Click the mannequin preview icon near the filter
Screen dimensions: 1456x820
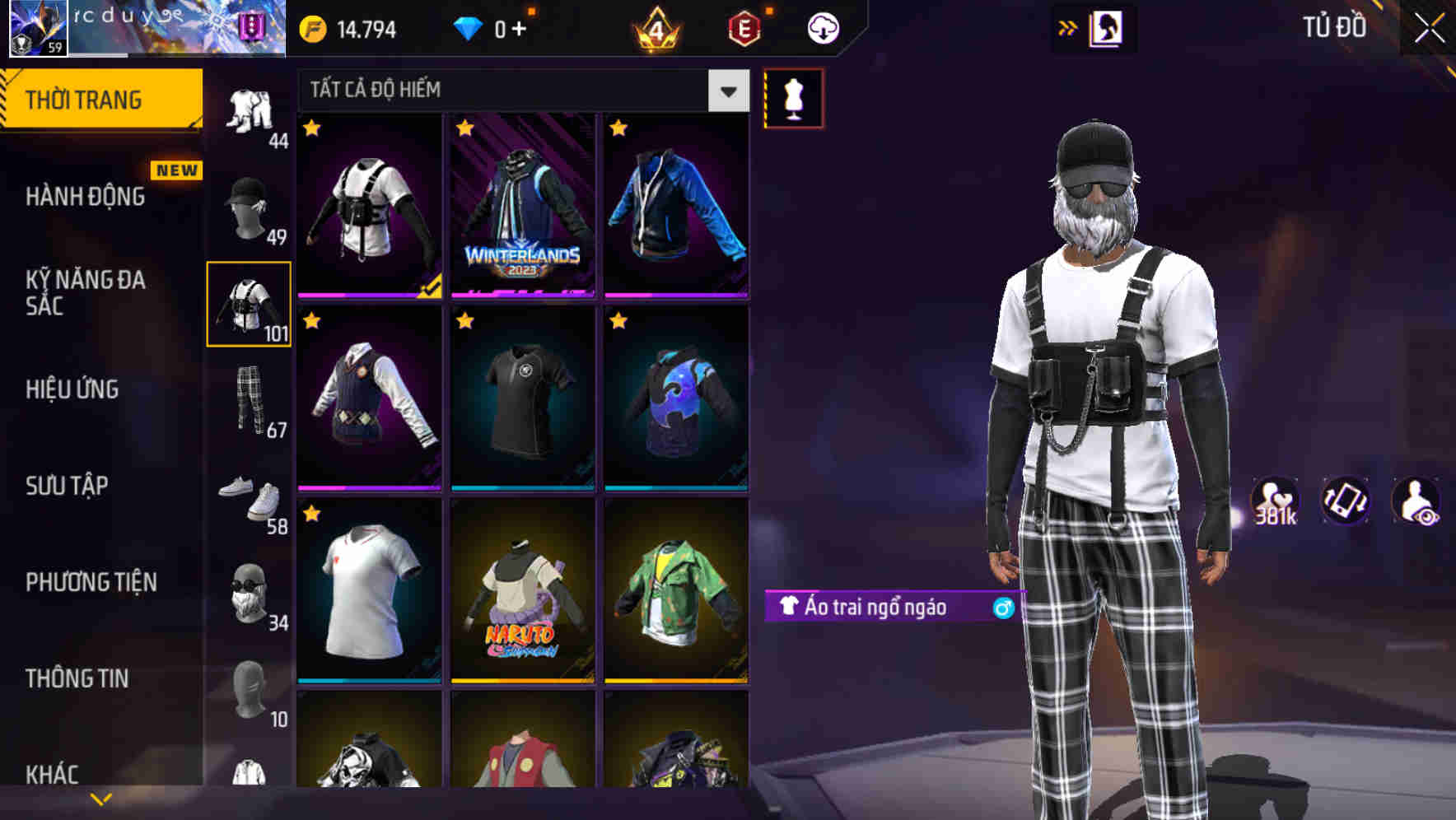click(x=793, y=97)
